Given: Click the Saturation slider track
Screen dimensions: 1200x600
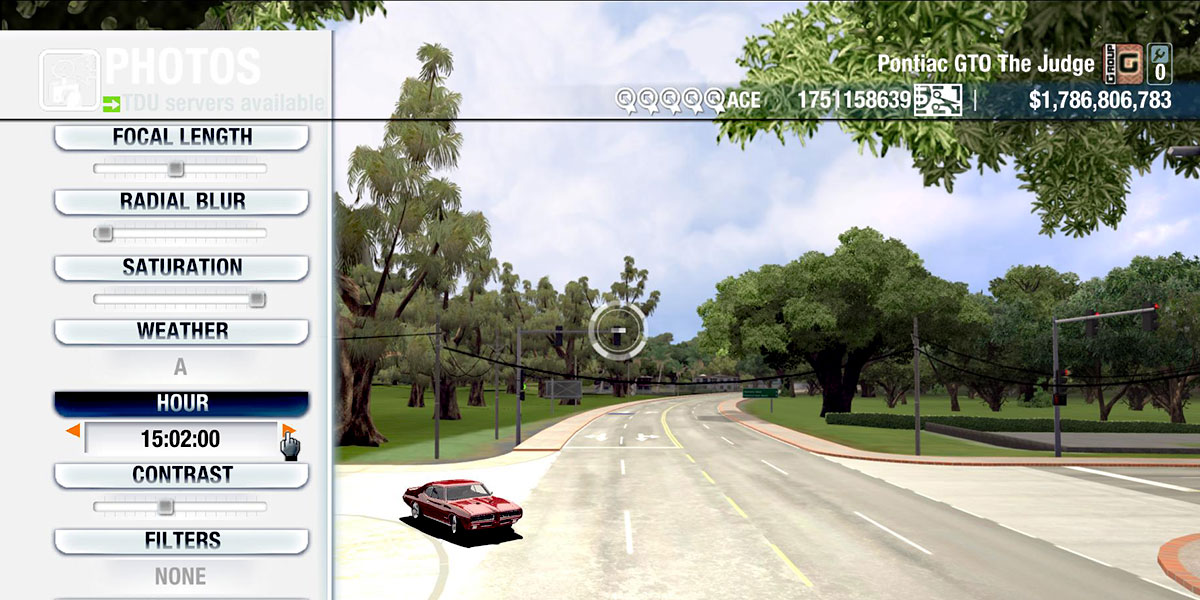Looking at the screenshot, I should pos(181,299).
